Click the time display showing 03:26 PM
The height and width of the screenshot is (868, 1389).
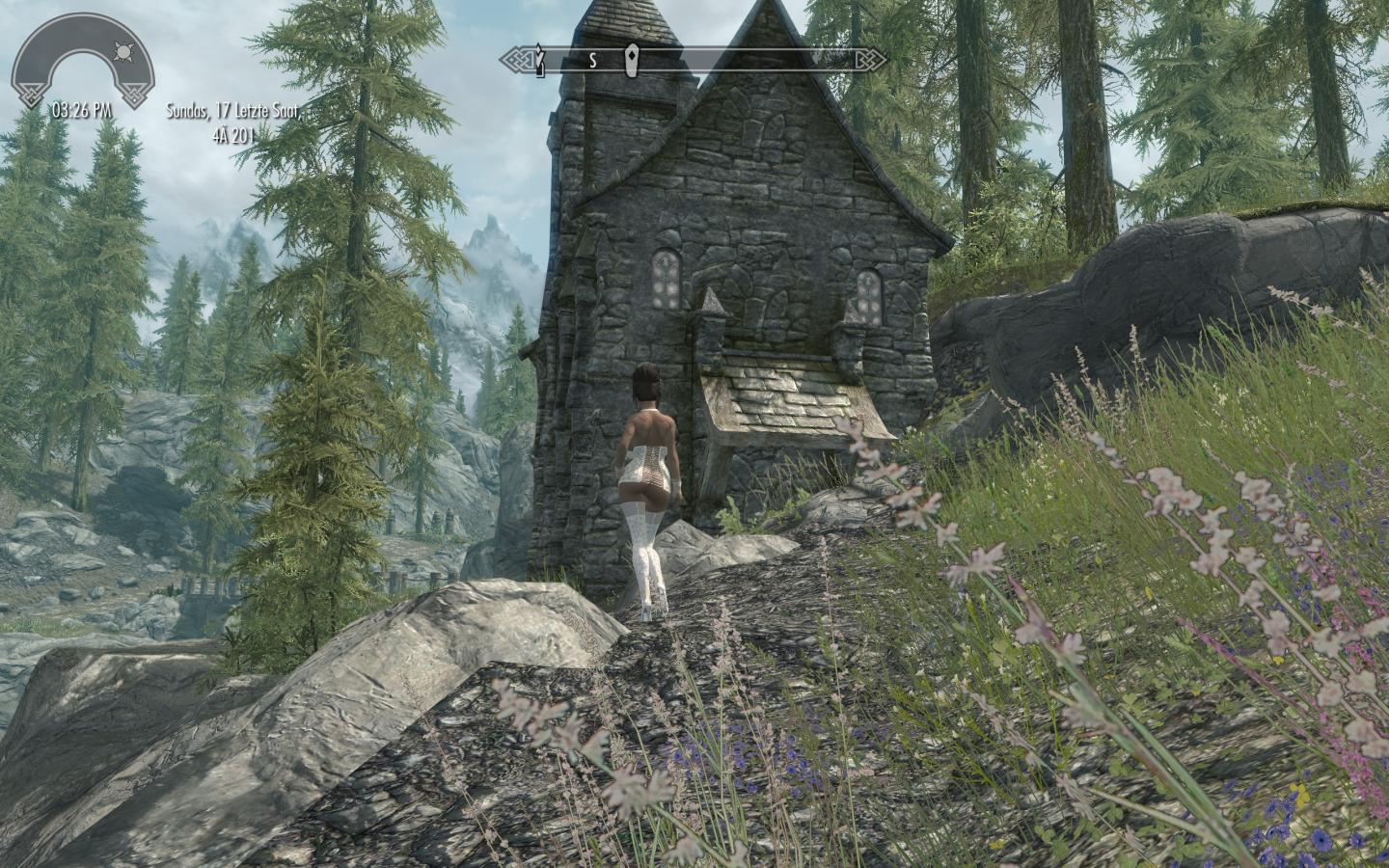click(79, 110)
